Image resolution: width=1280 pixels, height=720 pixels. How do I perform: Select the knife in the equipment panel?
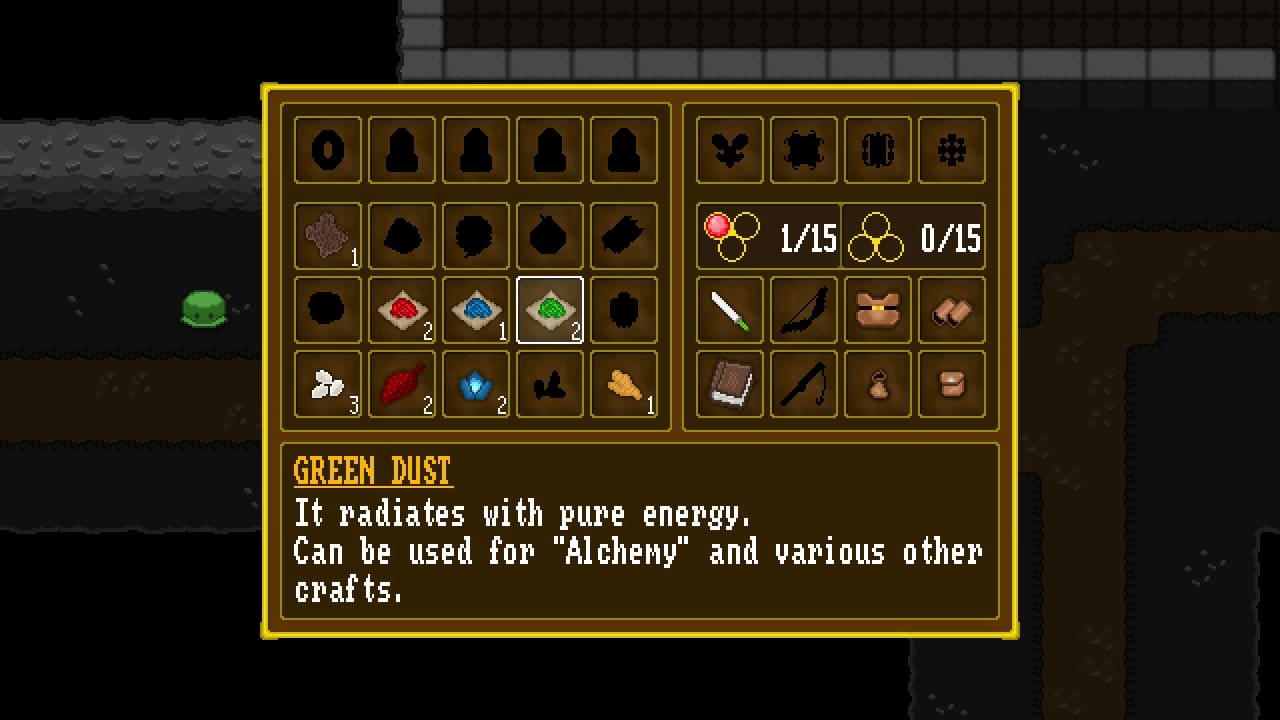click(729, 309)
